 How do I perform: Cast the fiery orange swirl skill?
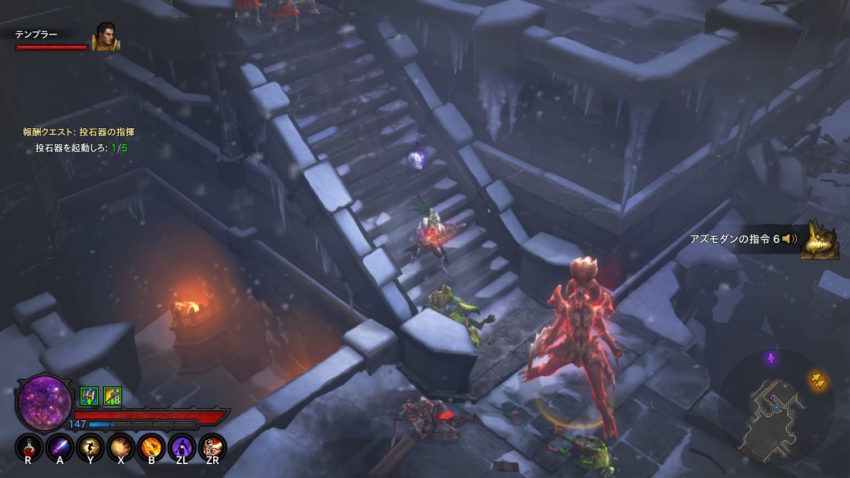tap(151, 446)
